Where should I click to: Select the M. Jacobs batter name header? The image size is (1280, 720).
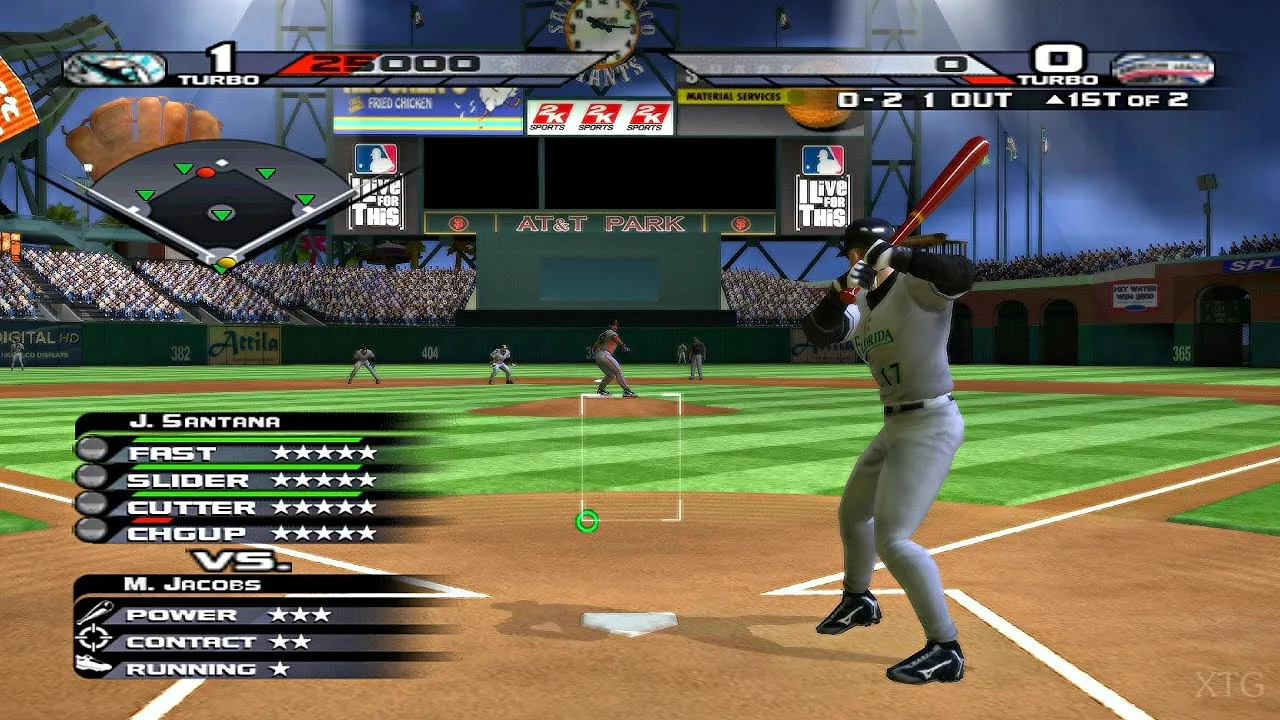192,584
